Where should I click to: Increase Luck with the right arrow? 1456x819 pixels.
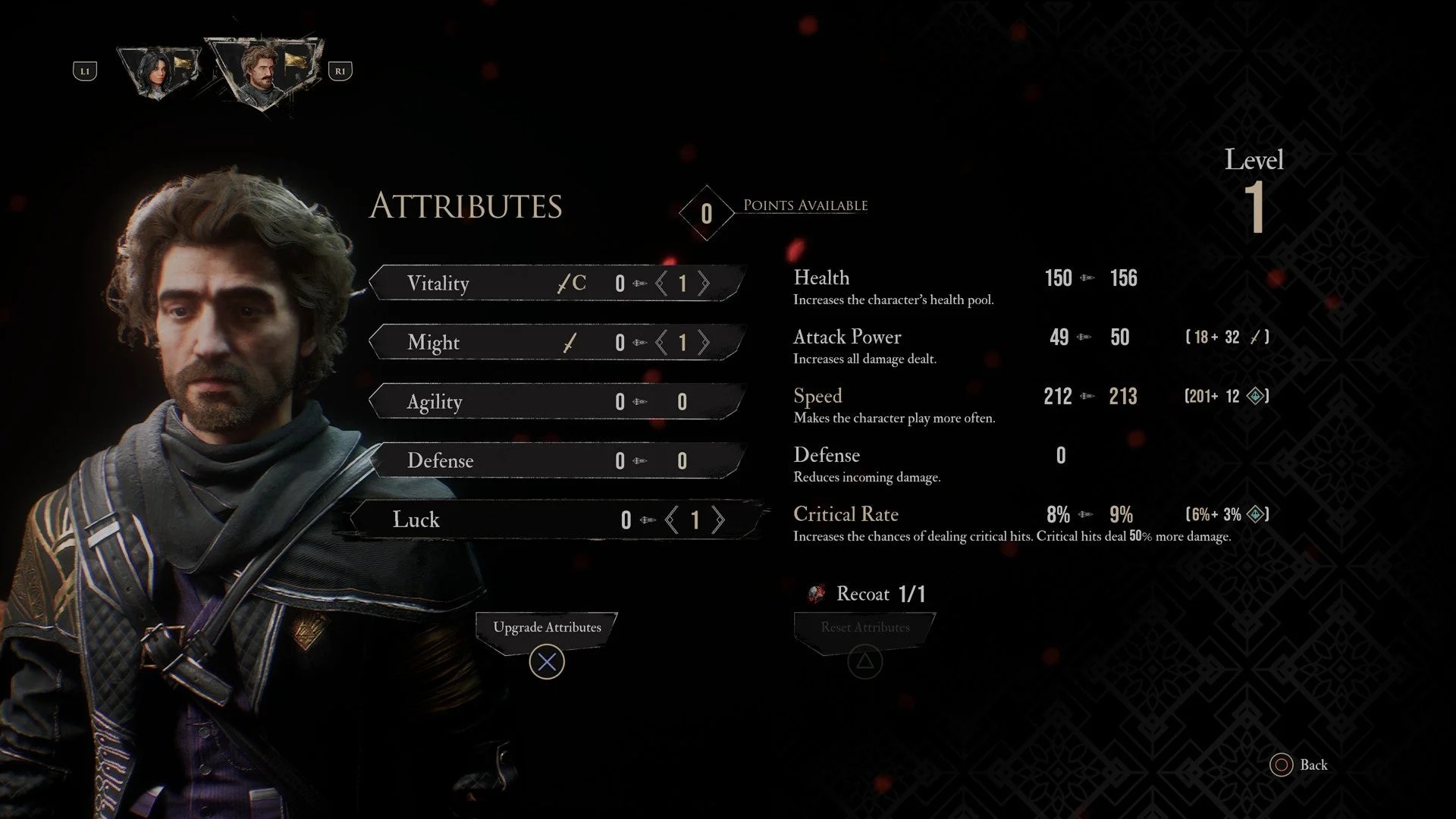(718, 520)
